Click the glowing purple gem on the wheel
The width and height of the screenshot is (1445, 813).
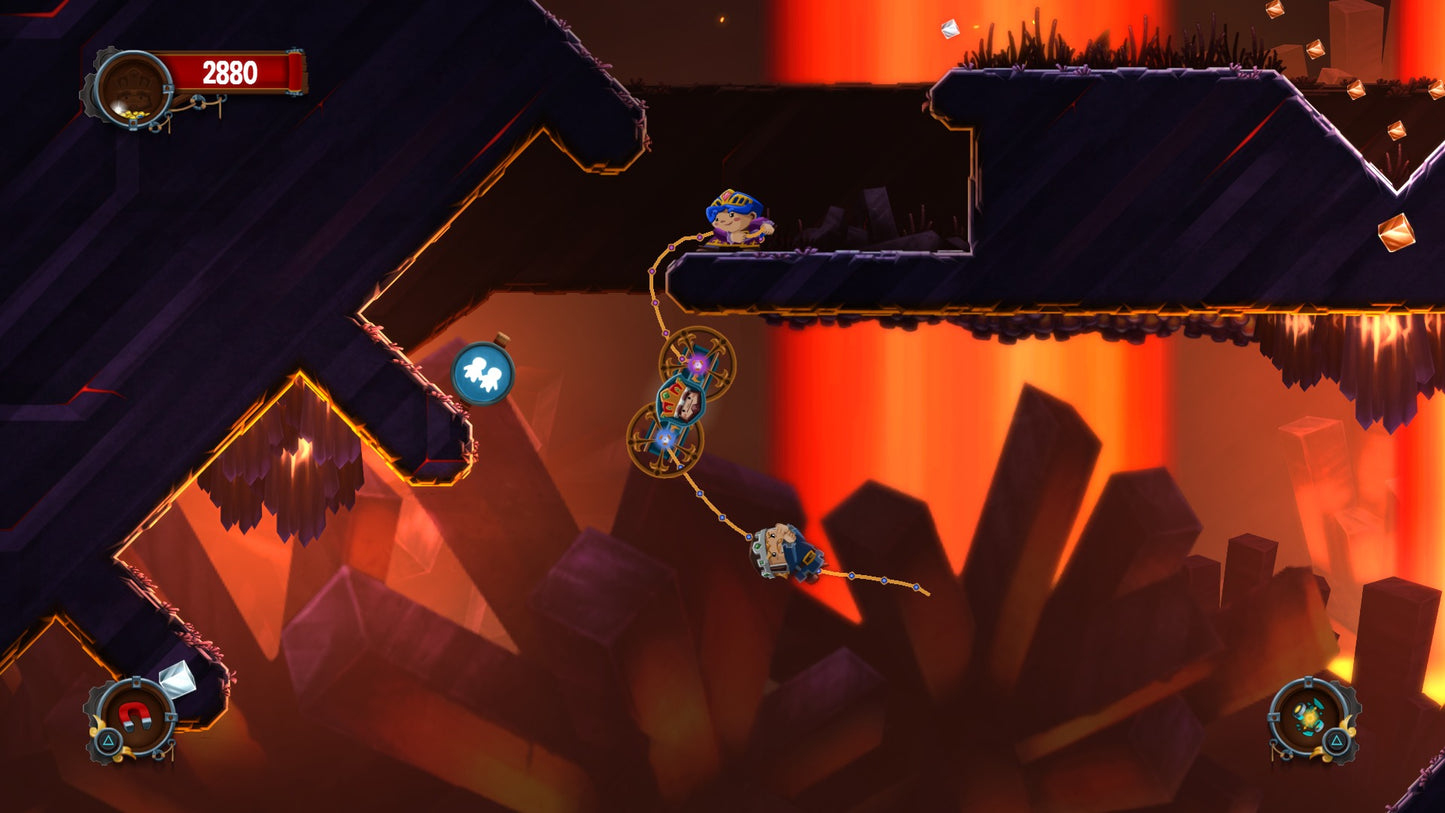(x=698, y=364)
